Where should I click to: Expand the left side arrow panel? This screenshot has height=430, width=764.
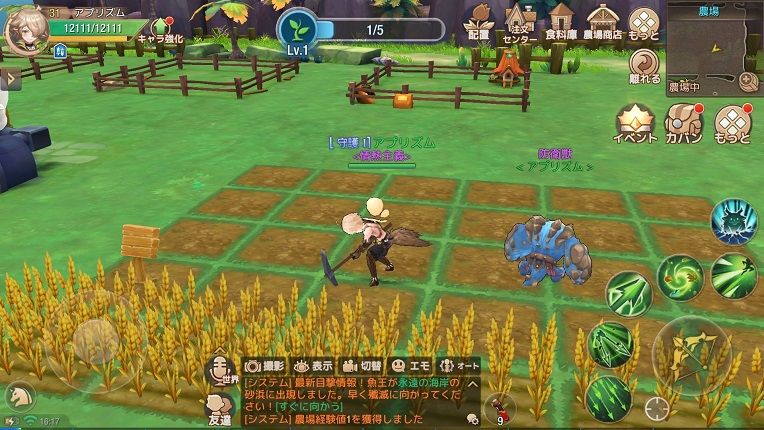(x=9, y=77)
